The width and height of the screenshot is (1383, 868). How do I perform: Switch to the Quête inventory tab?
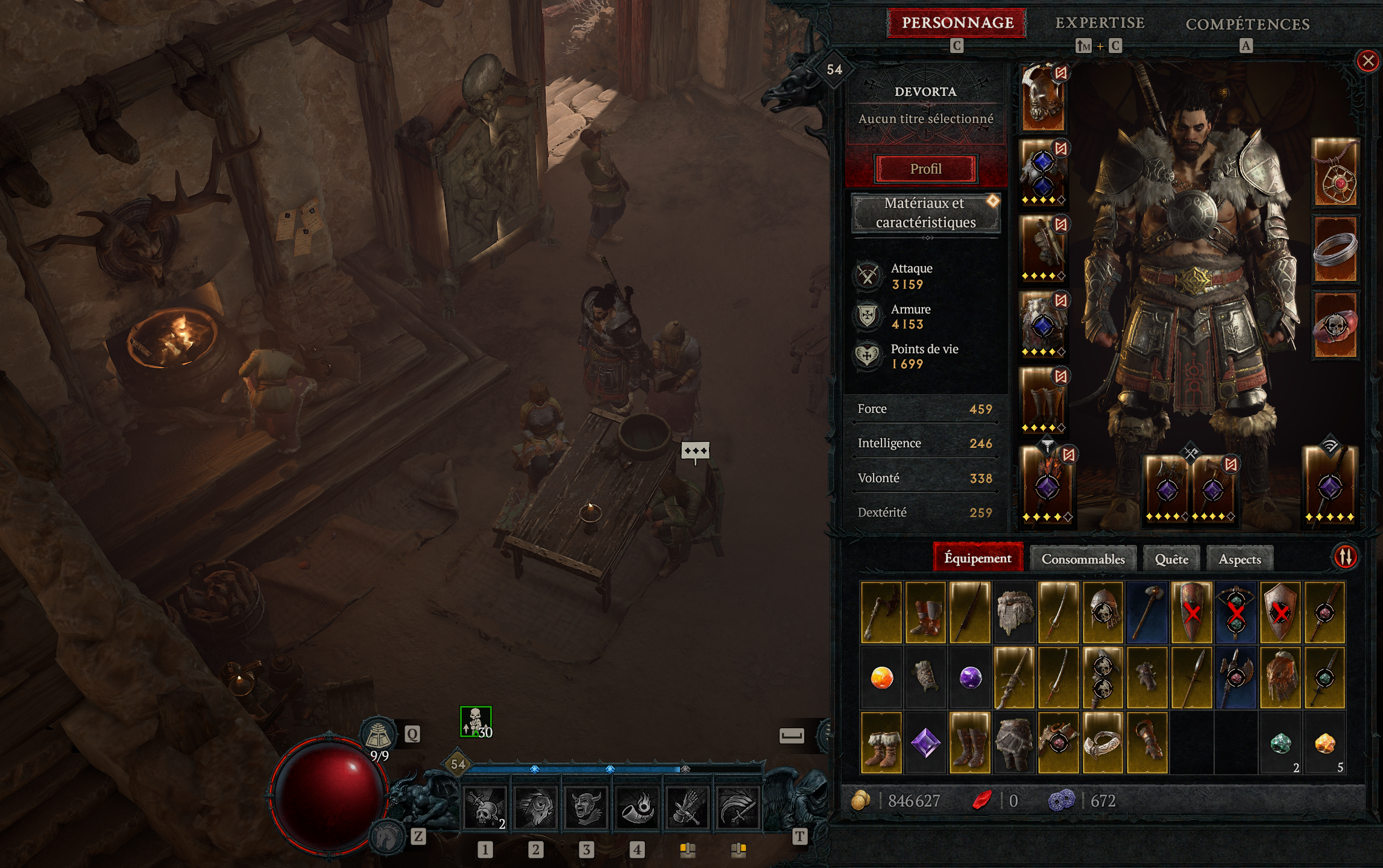coord(1171,559)
